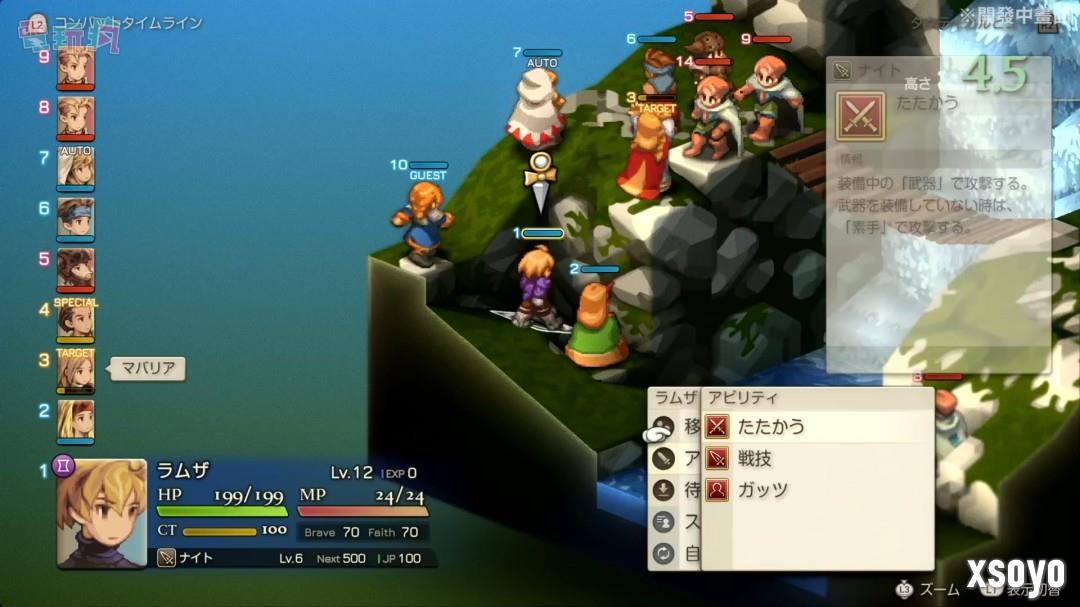Pick timeline portrait number 5
1080x607 pixels.
pos(75,269)
